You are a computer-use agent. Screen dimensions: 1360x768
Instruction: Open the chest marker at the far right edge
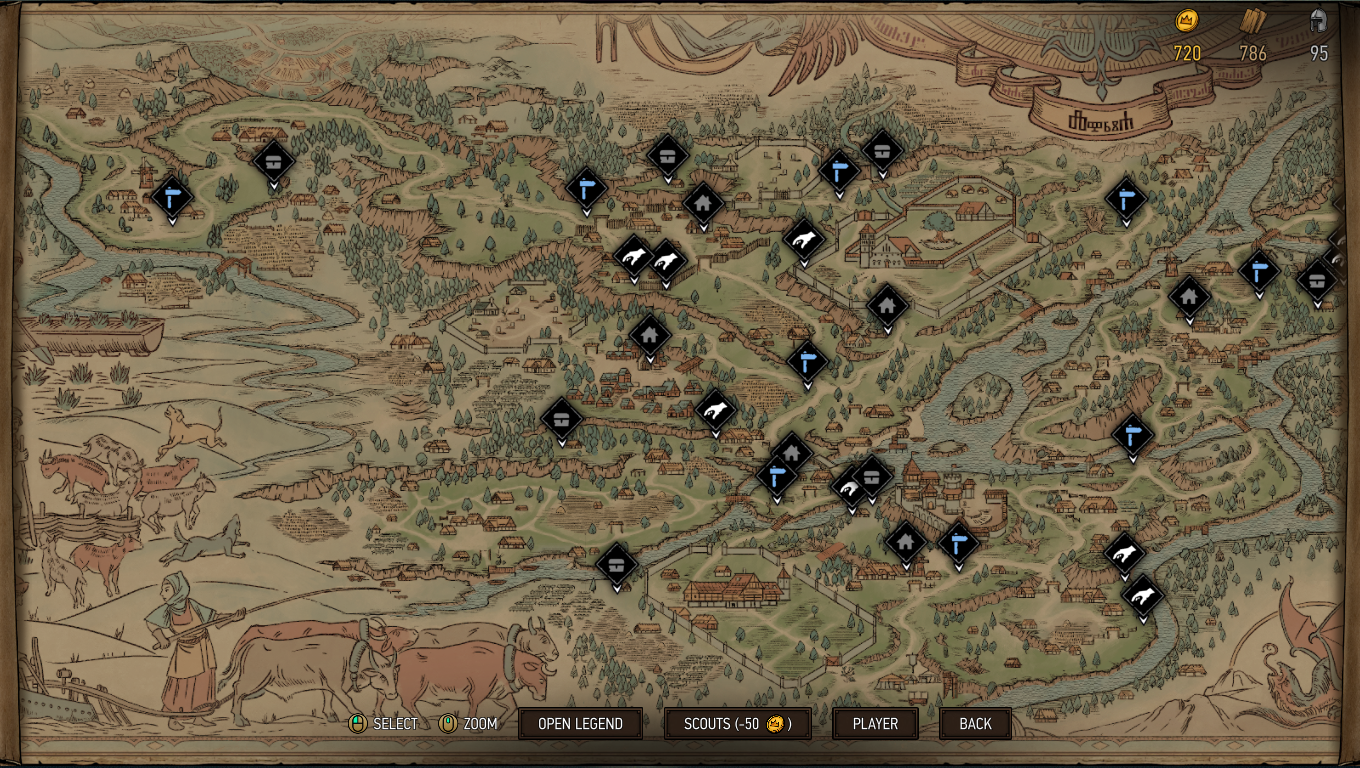(x=1316, y=281)
